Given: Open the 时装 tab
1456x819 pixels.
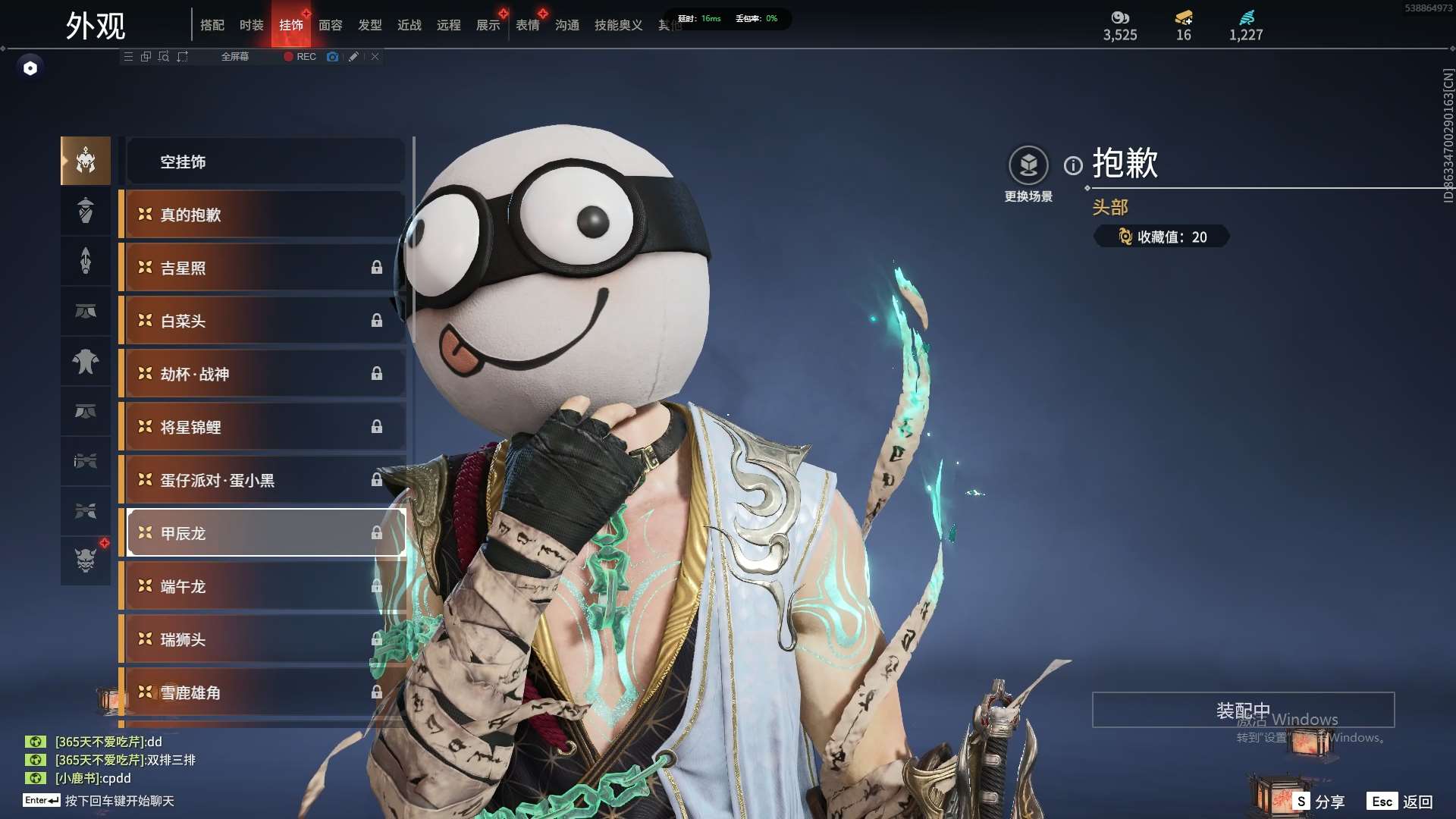Looking at the screenshot, I should click(252, 25).
